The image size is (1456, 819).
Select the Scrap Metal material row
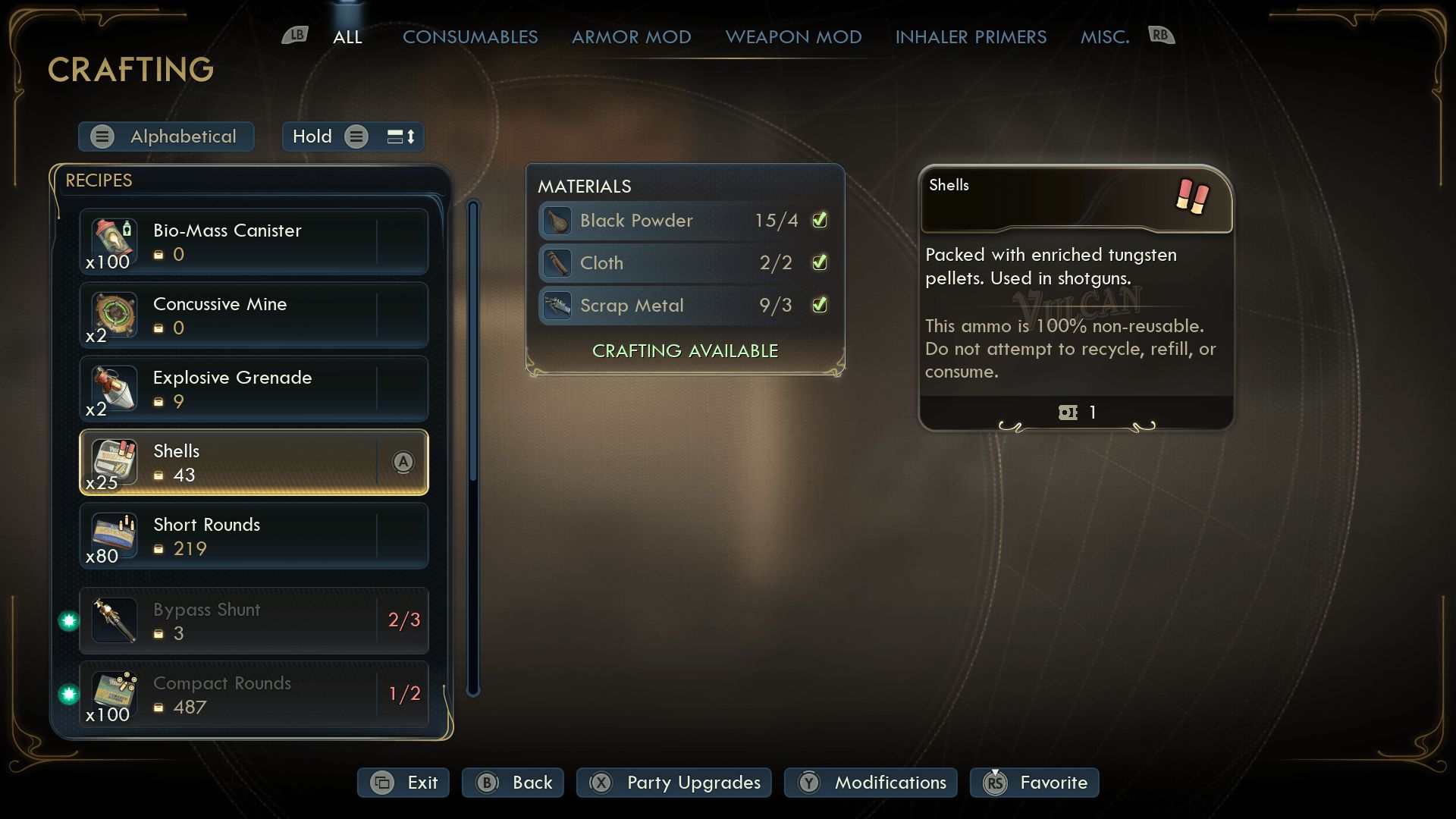click(x=685, y=306)
